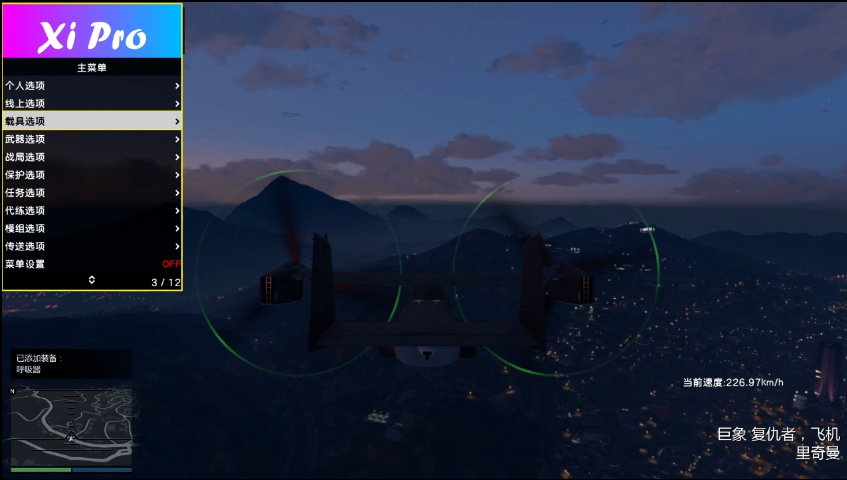Click the minimap in the corner
847x480 pixels.
[71, 427]
